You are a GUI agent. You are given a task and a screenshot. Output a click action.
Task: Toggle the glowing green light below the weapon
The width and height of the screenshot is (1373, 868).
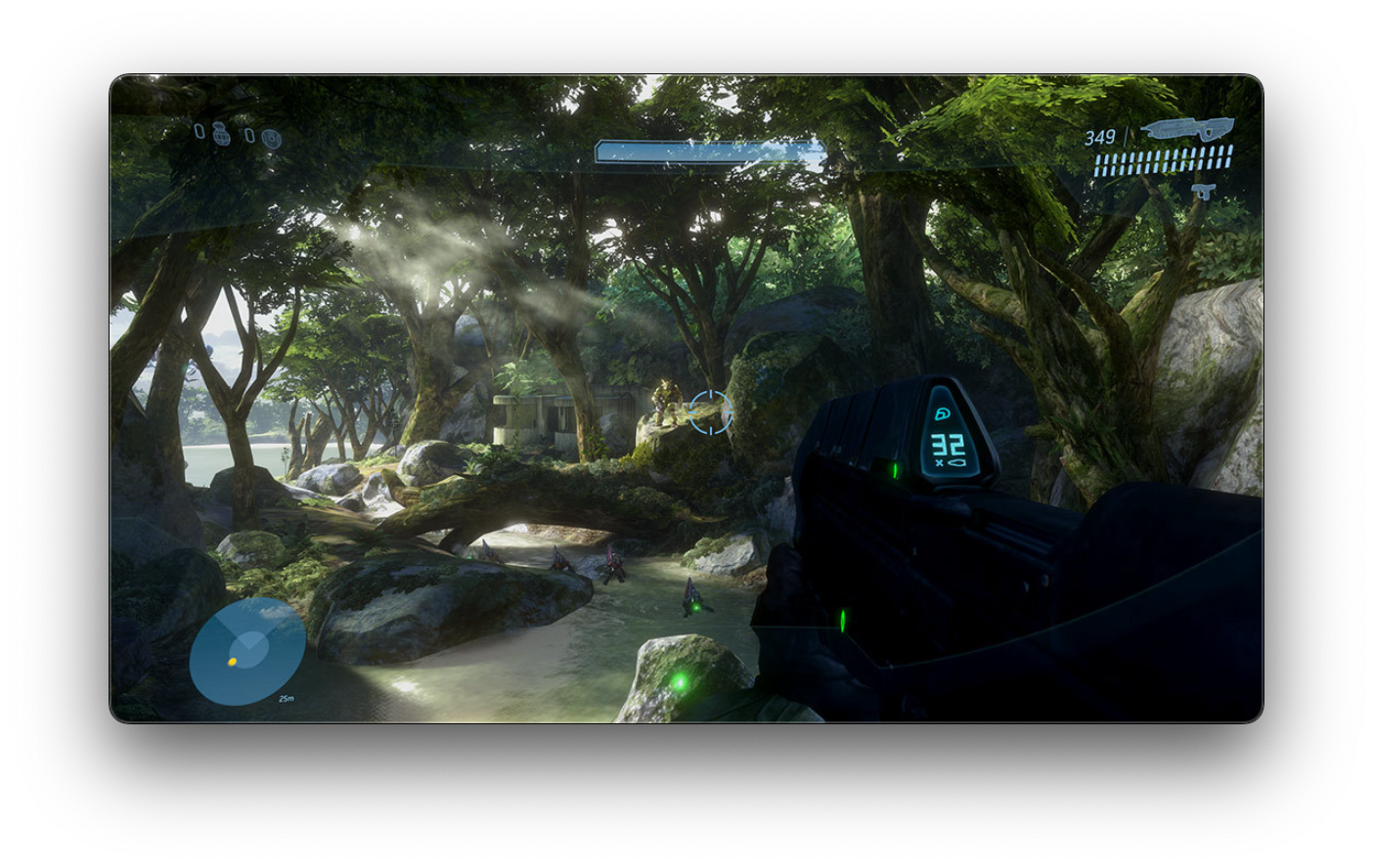[x=841, y=622]
